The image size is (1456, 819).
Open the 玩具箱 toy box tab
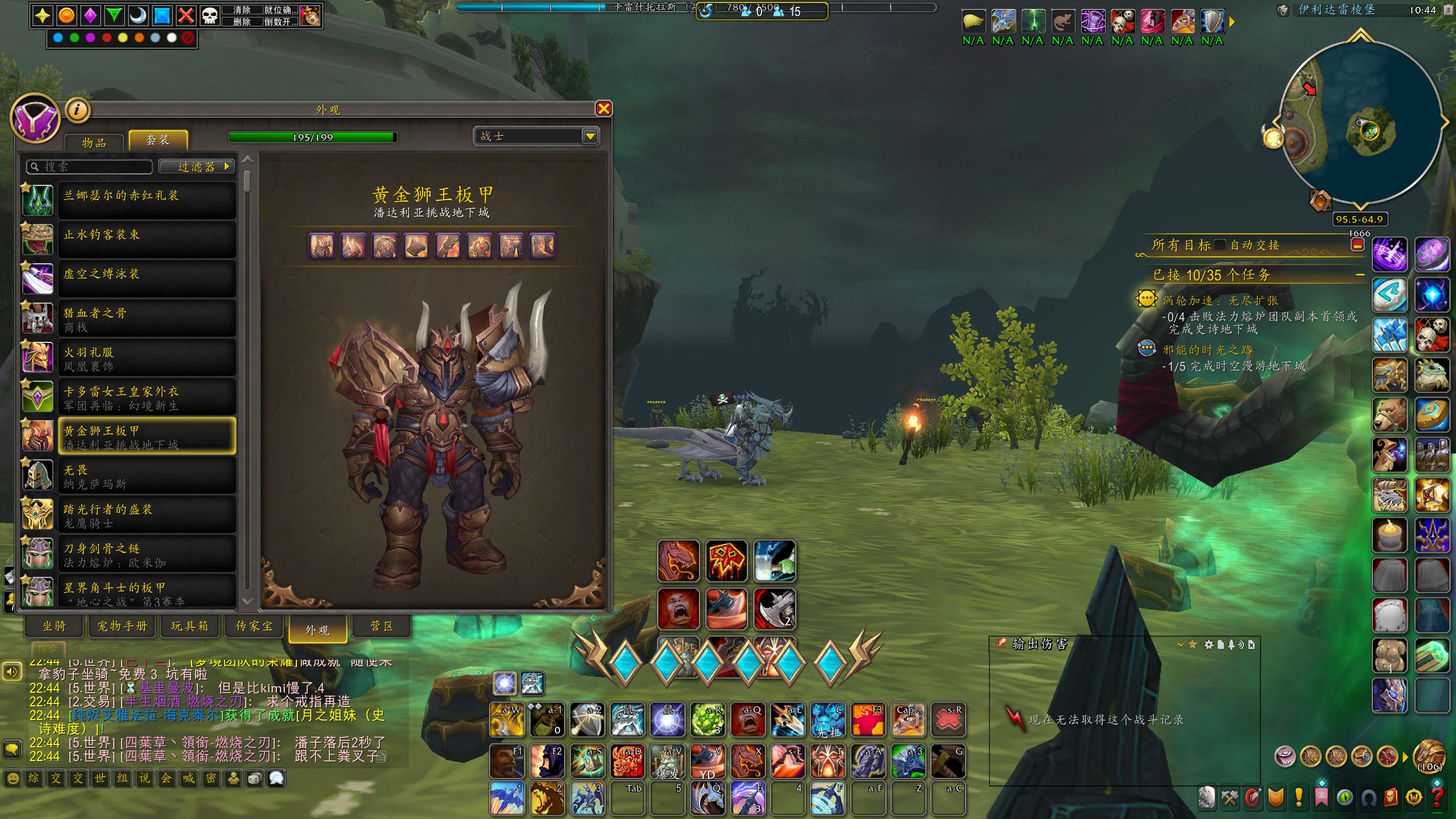coord(190,626)
